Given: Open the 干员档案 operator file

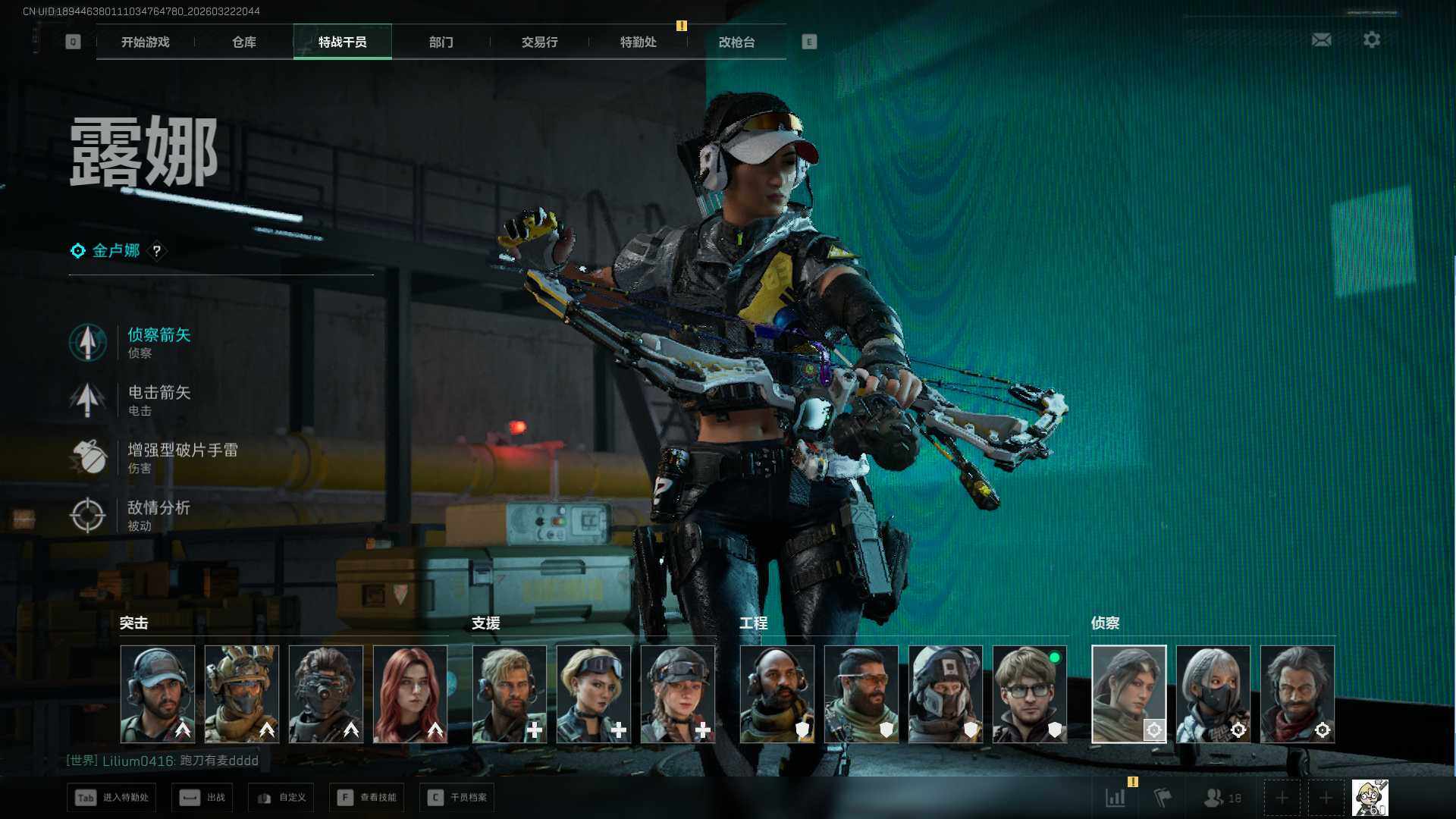Looking at the screenshot, I should (x=457, y=798).
